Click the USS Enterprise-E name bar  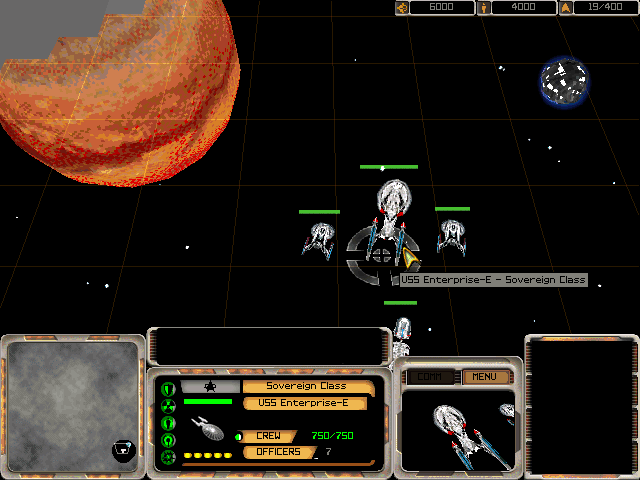pos(306,403)
